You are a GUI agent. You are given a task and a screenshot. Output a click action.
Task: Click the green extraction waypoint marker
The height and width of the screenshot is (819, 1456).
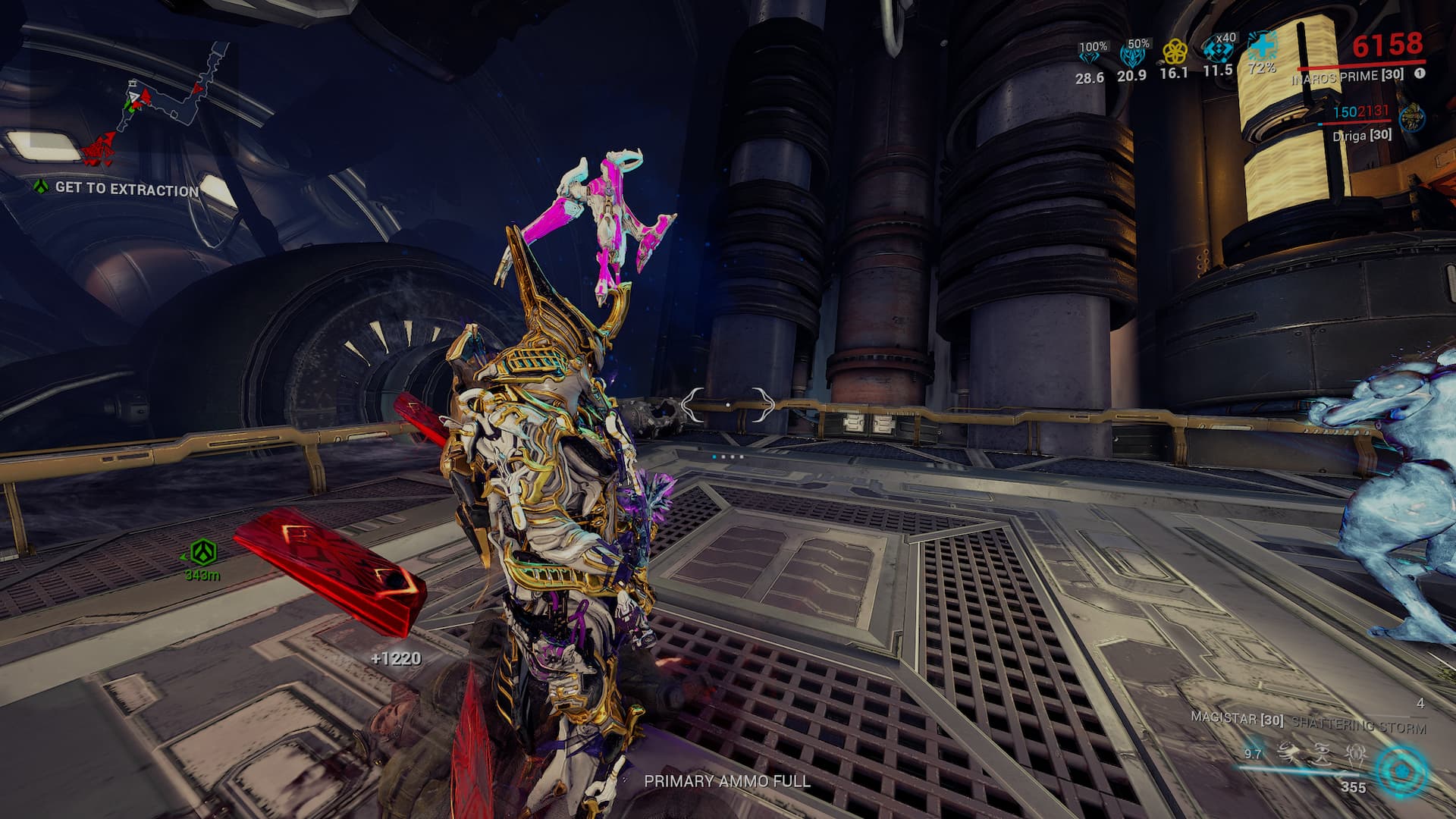[203, 553]
